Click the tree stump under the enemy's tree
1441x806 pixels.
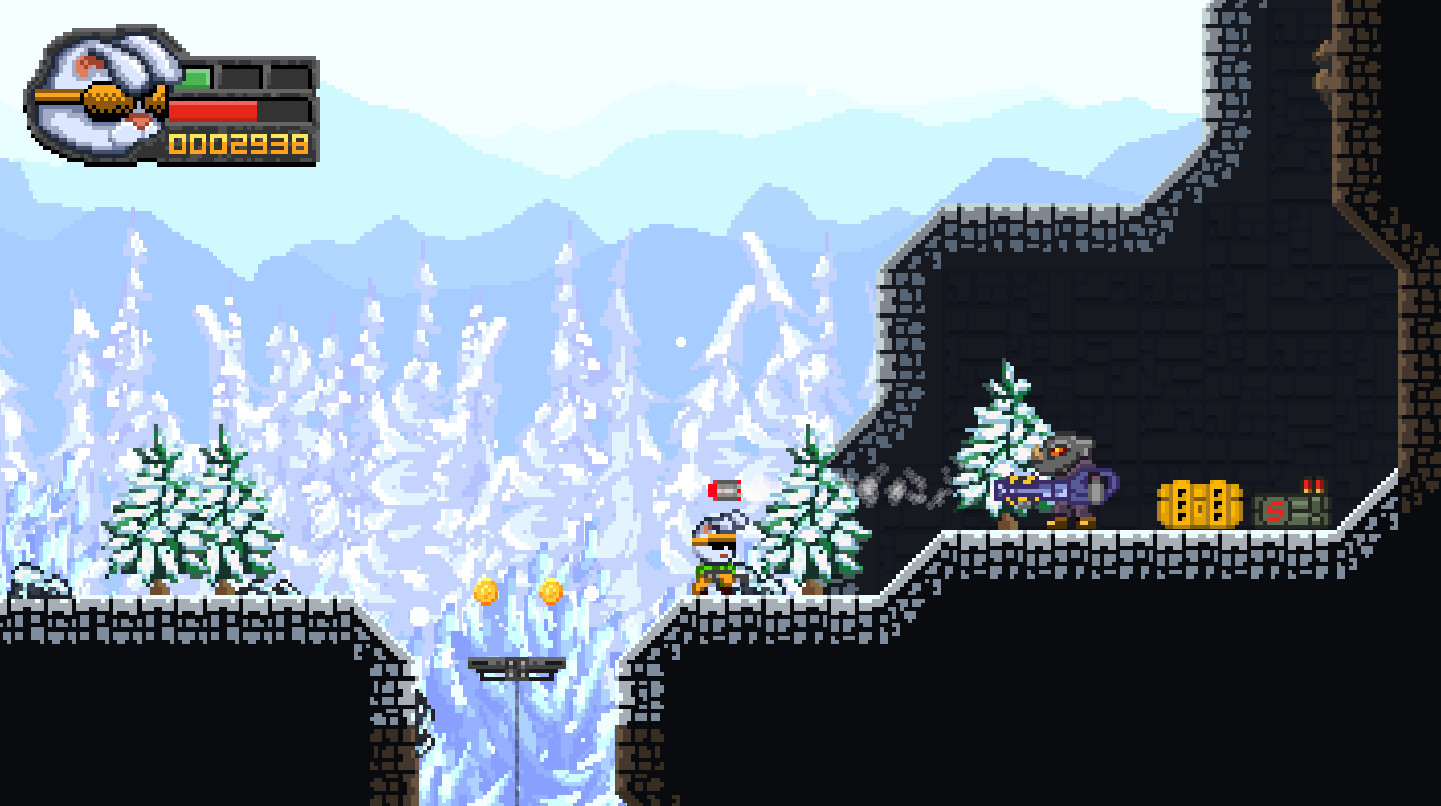coord(1005,520)
